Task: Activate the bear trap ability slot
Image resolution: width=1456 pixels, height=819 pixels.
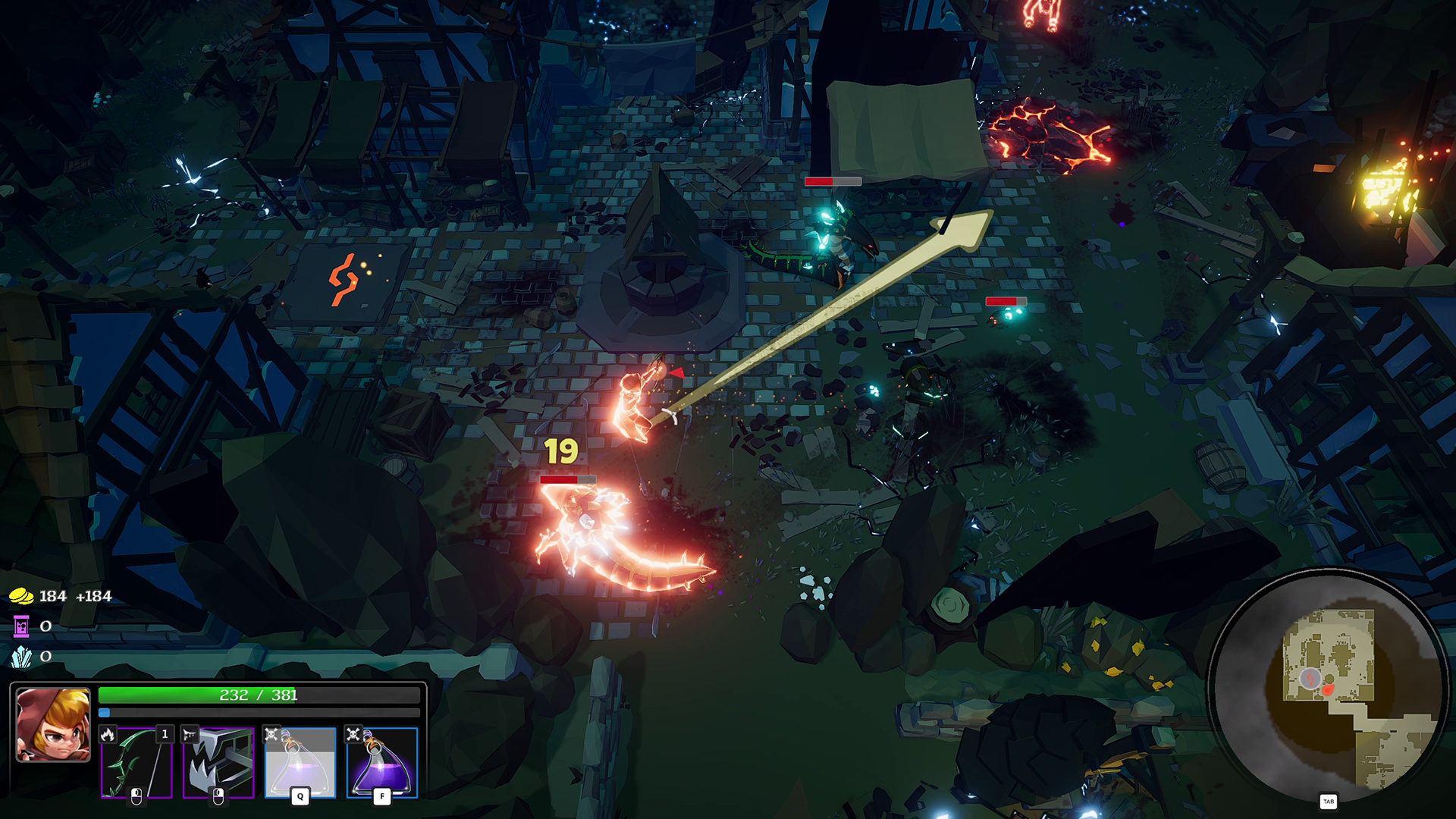Action: coord(218,762)
